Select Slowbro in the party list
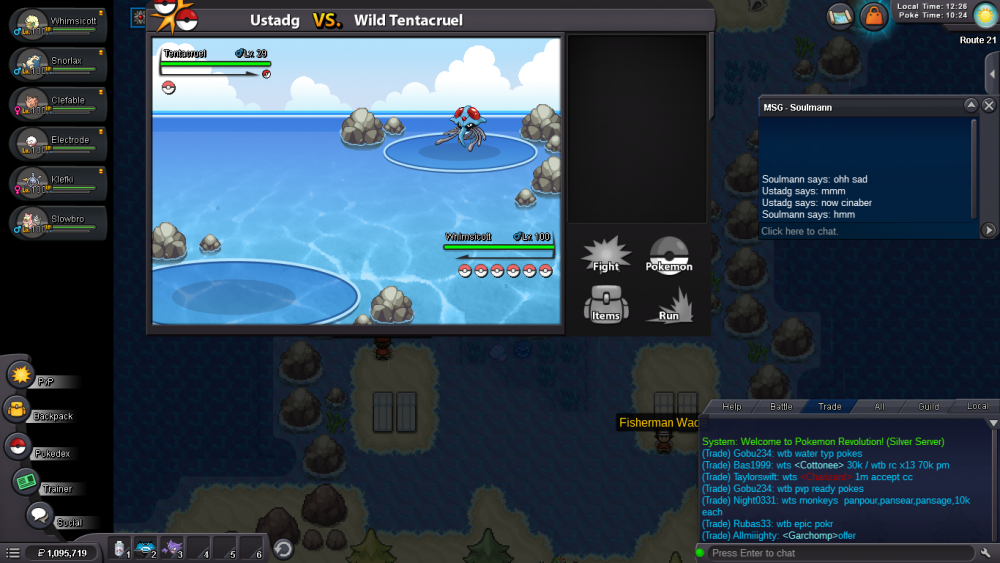The image size is (1000, 563). 58,222
